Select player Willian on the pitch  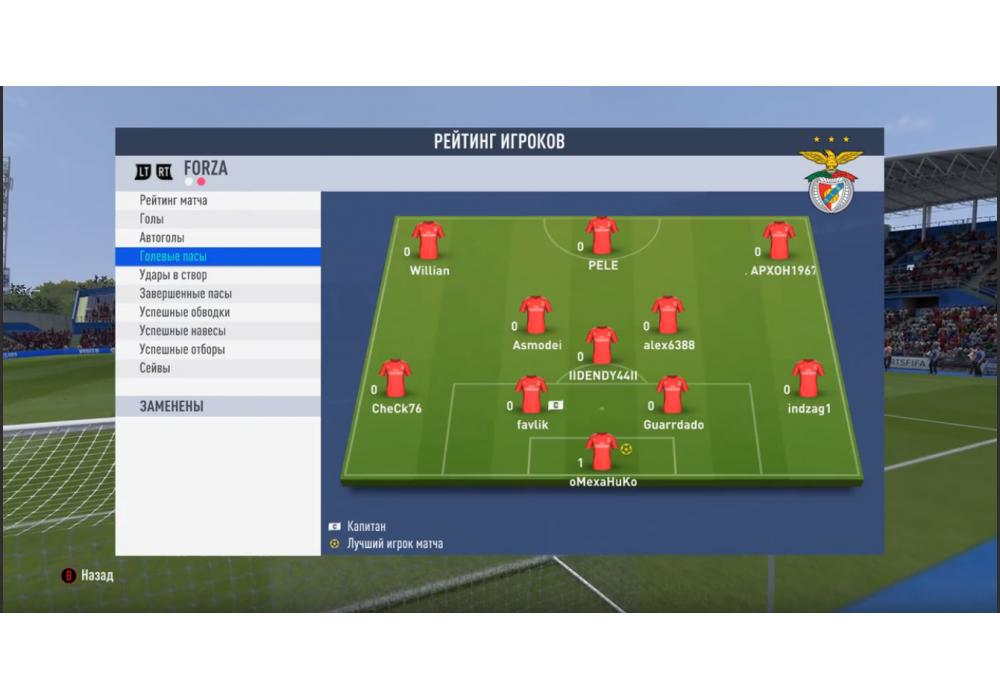pos(428,241)
